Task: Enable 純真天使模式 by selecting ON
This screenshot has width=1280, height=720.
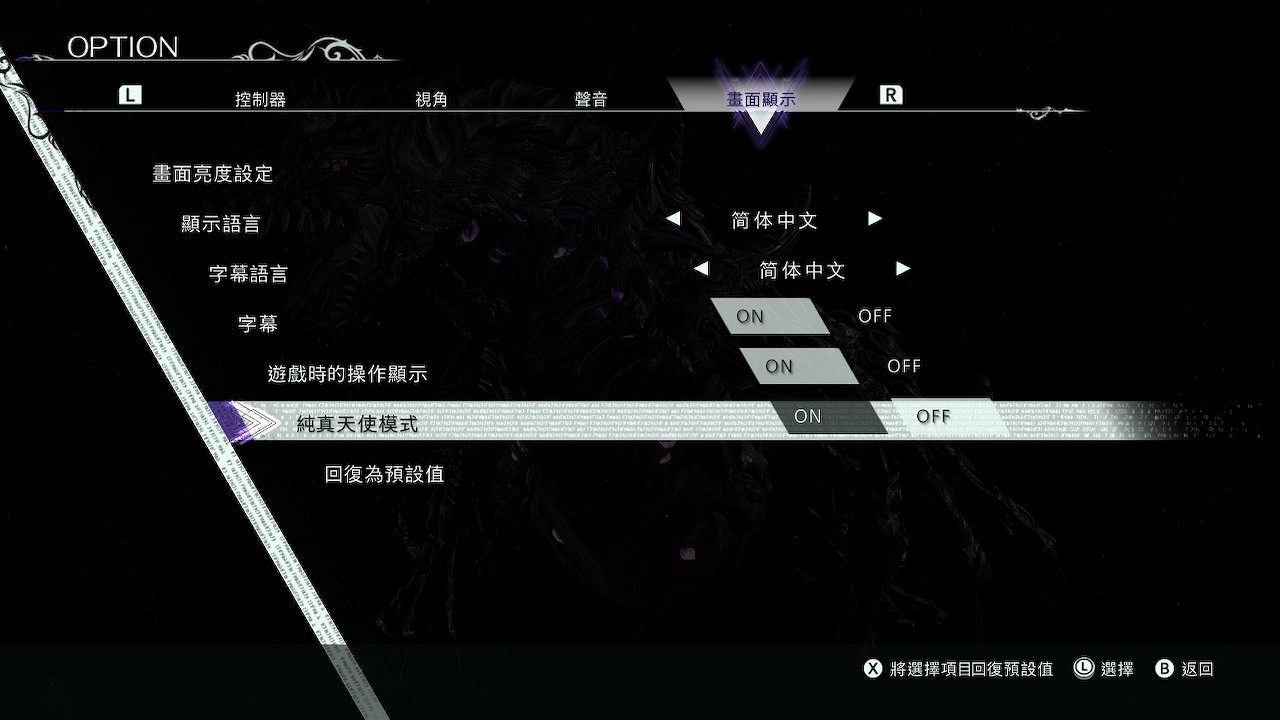Action: 808,416
